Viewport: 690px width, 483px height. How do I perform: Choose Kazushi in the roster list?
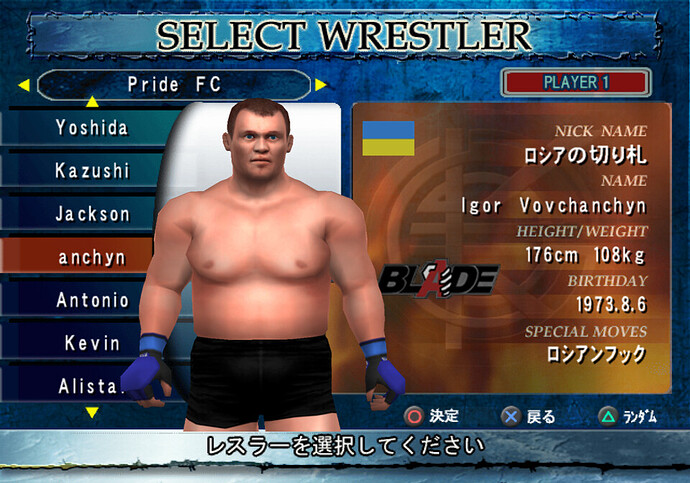[92, 170]
